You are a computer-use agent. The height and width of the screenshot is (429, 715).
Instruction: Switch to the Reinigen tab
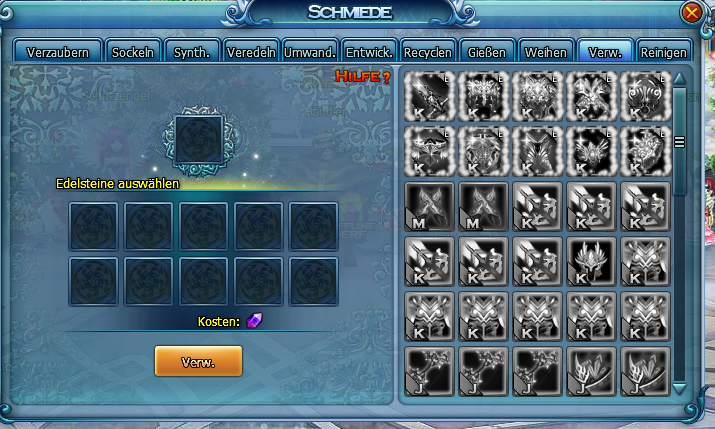pos(664,52)
